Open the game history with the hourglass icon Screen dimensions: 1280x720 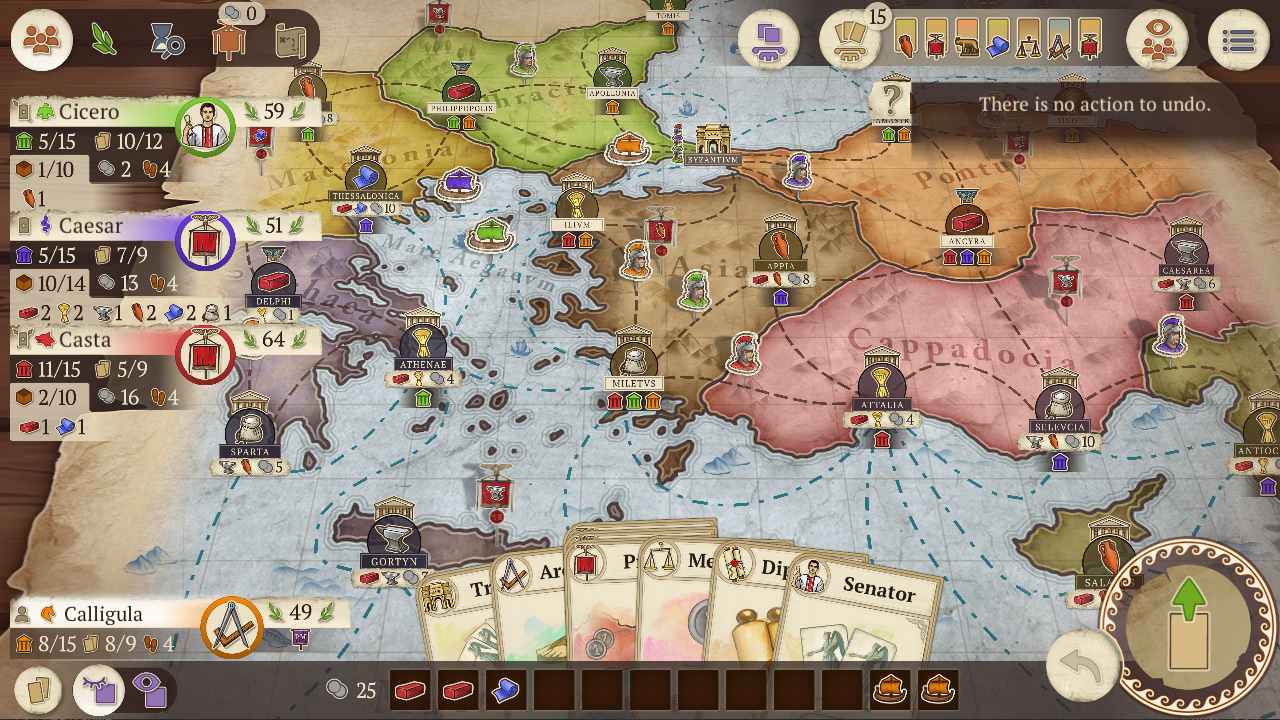(x=166, y=40)
